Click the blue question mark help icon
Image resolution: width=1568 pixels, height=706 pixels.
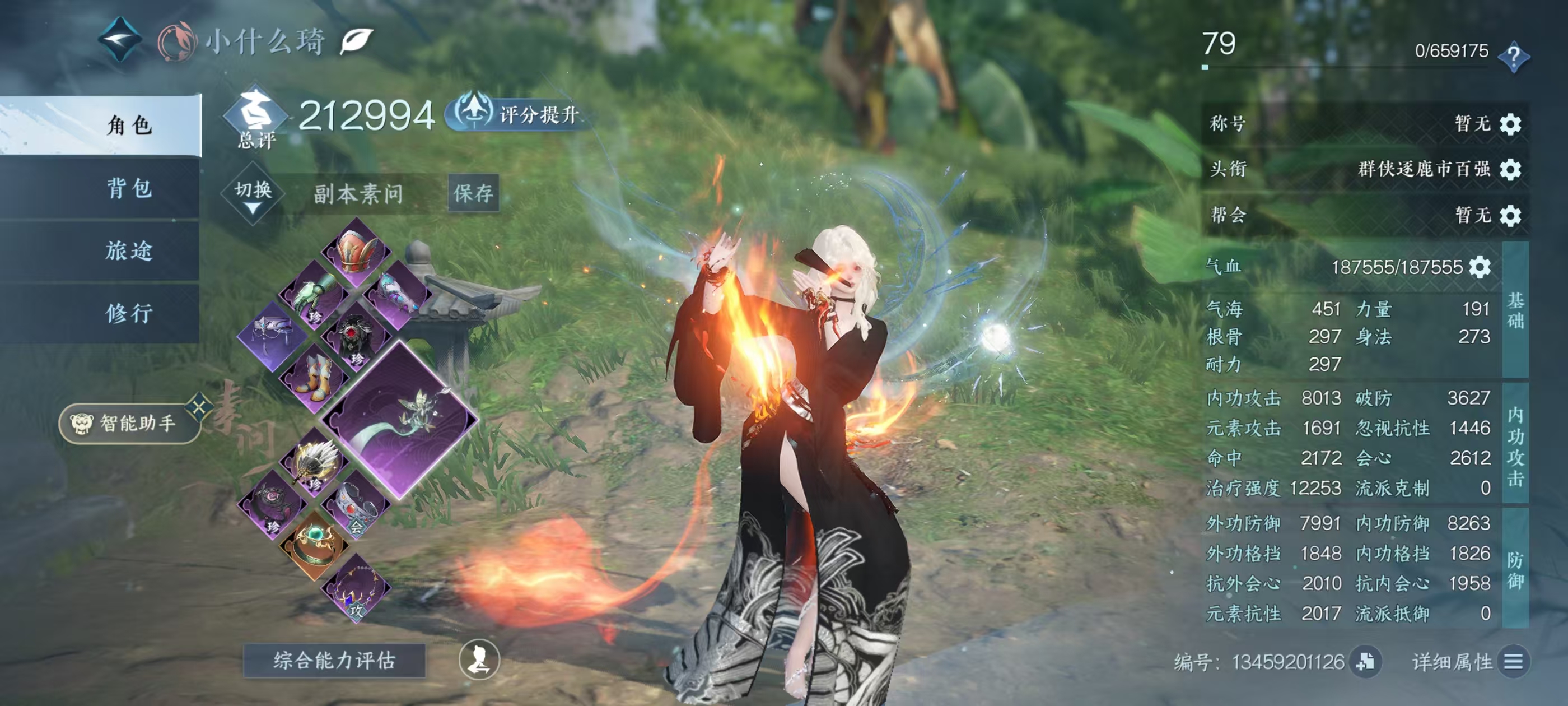coord(1513,57)
